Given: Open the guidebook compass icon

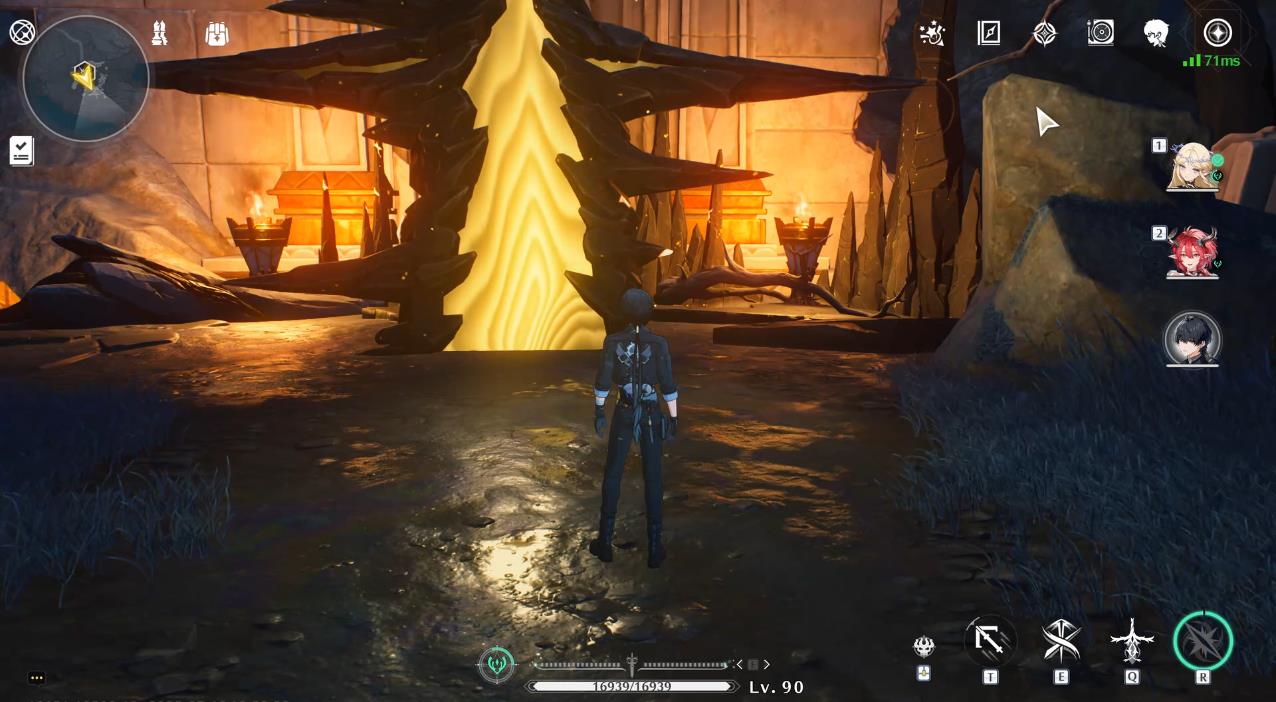Looking at the screenshot, I should pyautogui.click(x=989, y=33).
